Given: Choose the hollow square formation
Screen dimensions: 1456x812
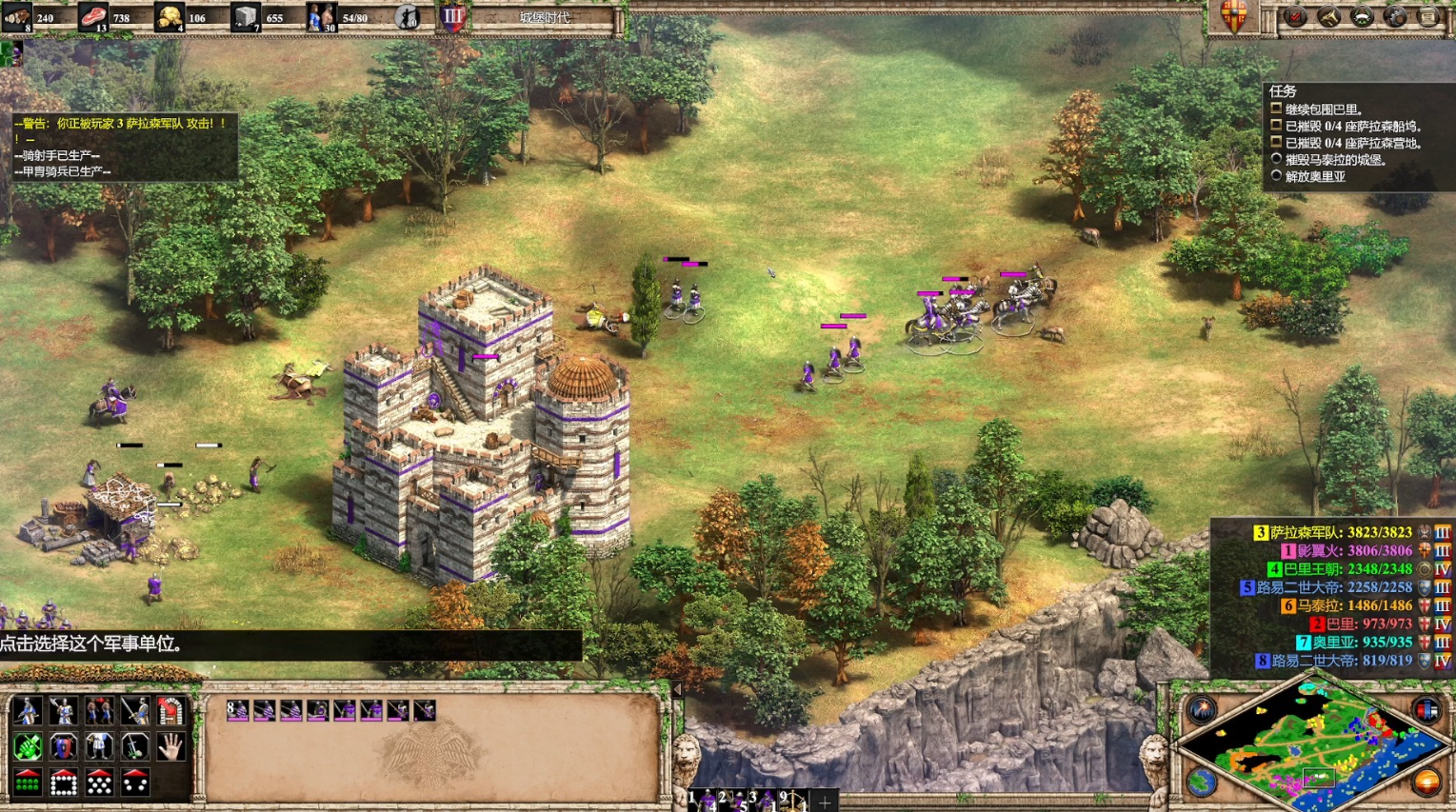Looking at the screenshot, I should (x=64, y=782).
